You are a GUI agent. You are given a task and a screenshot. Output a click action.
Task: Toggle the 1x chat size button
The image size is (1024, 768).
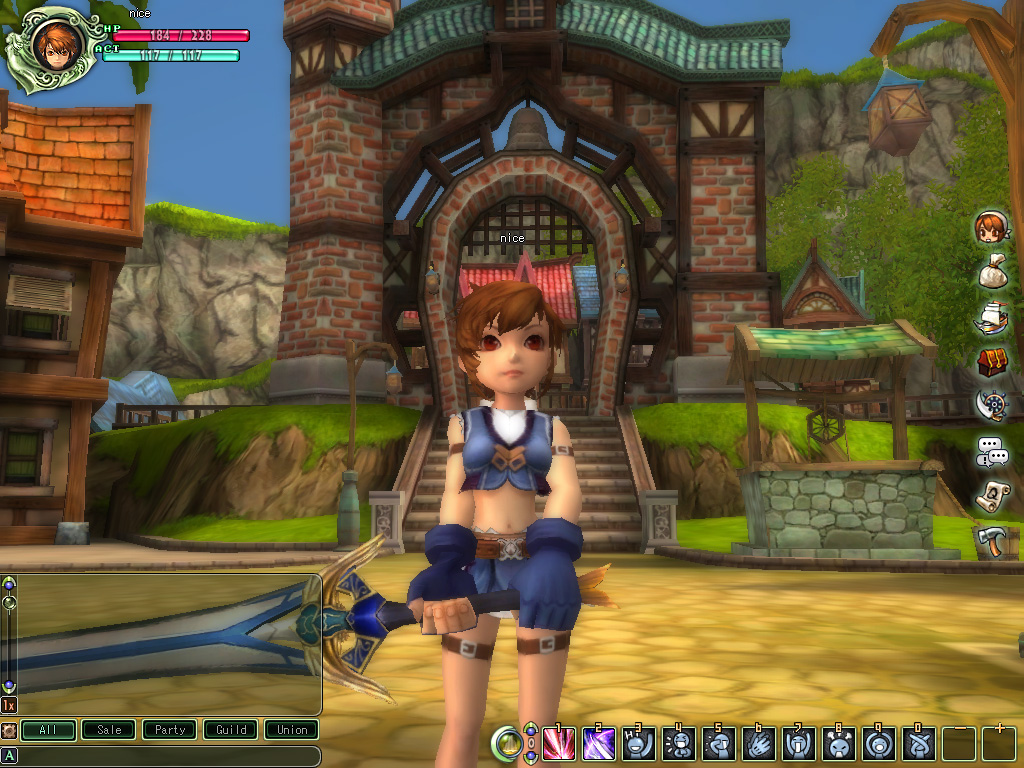click(9, 705)
